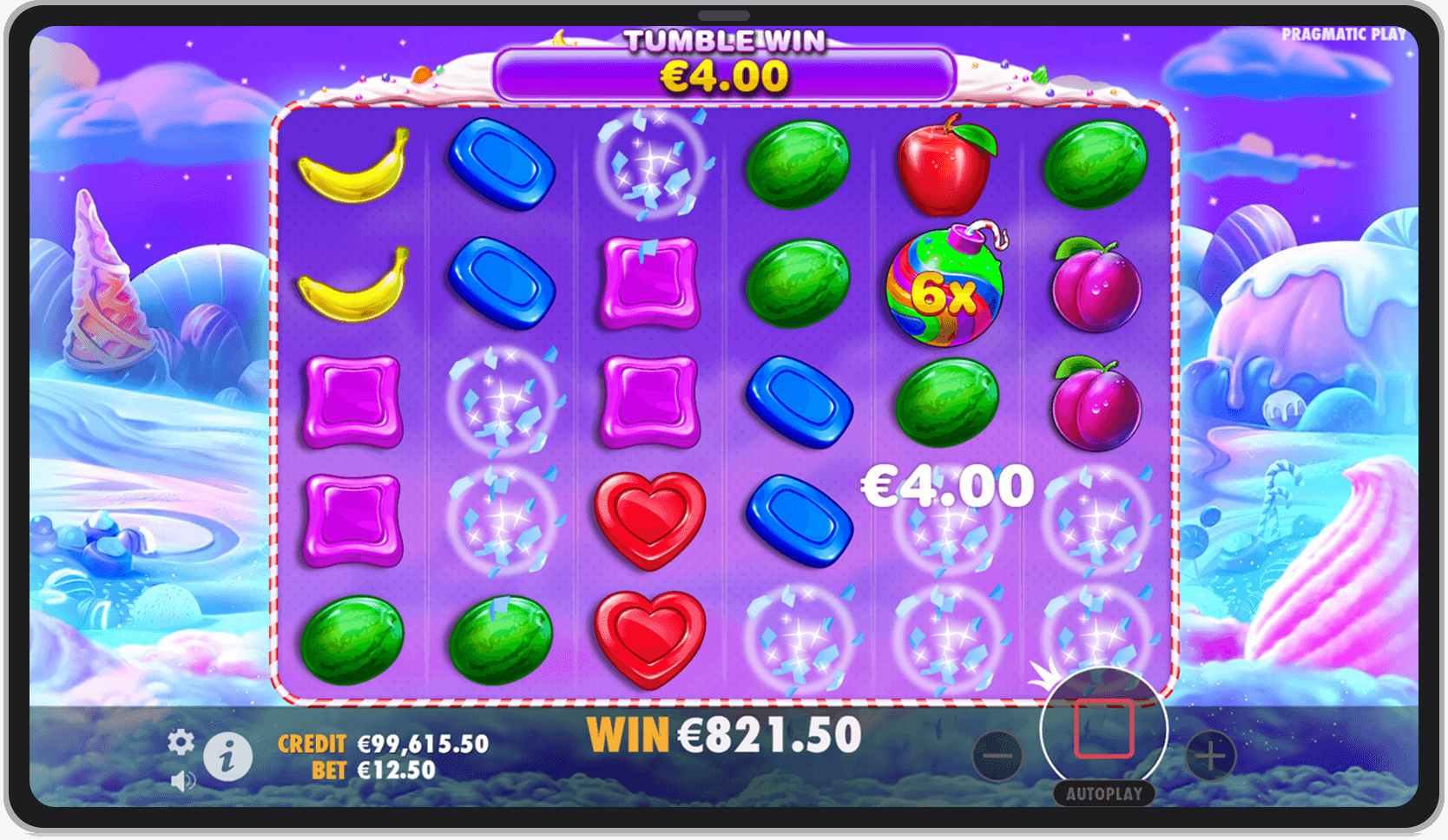Select the top-left banana symbol
Screen dimensions: 1448x840
click(x=351, y=167)
